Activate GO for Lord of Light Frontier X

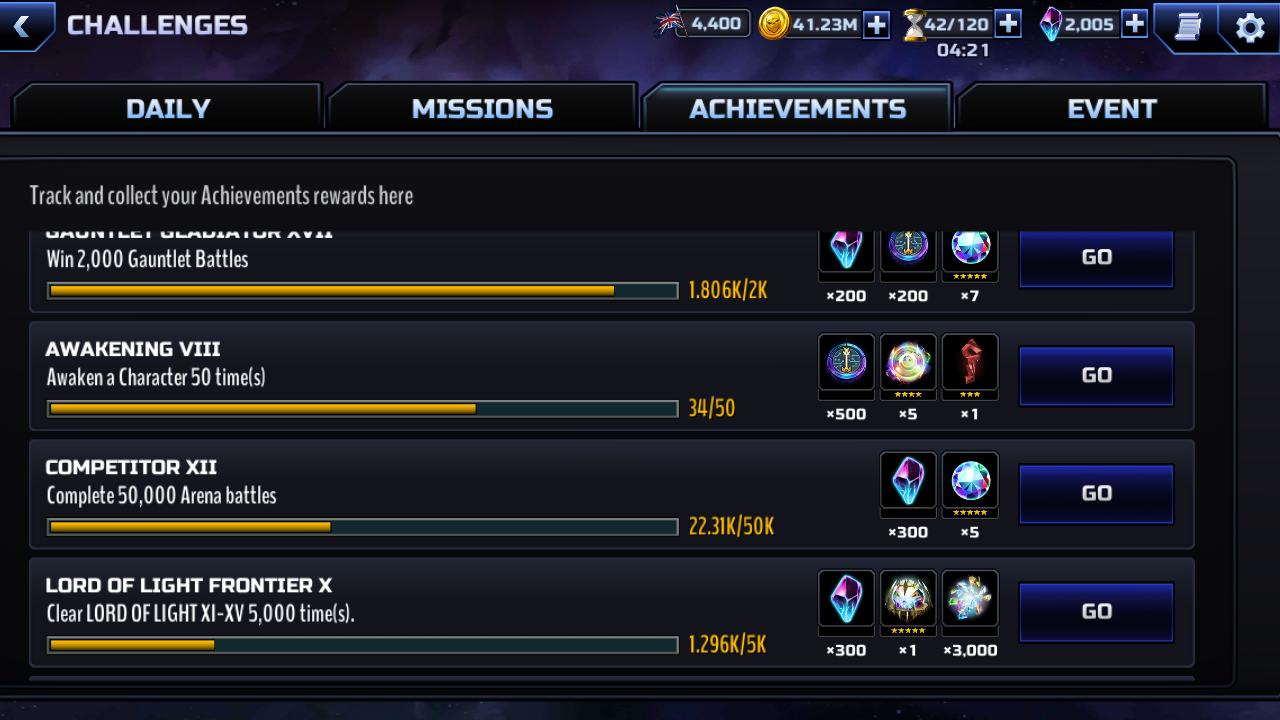point(1096,611)
